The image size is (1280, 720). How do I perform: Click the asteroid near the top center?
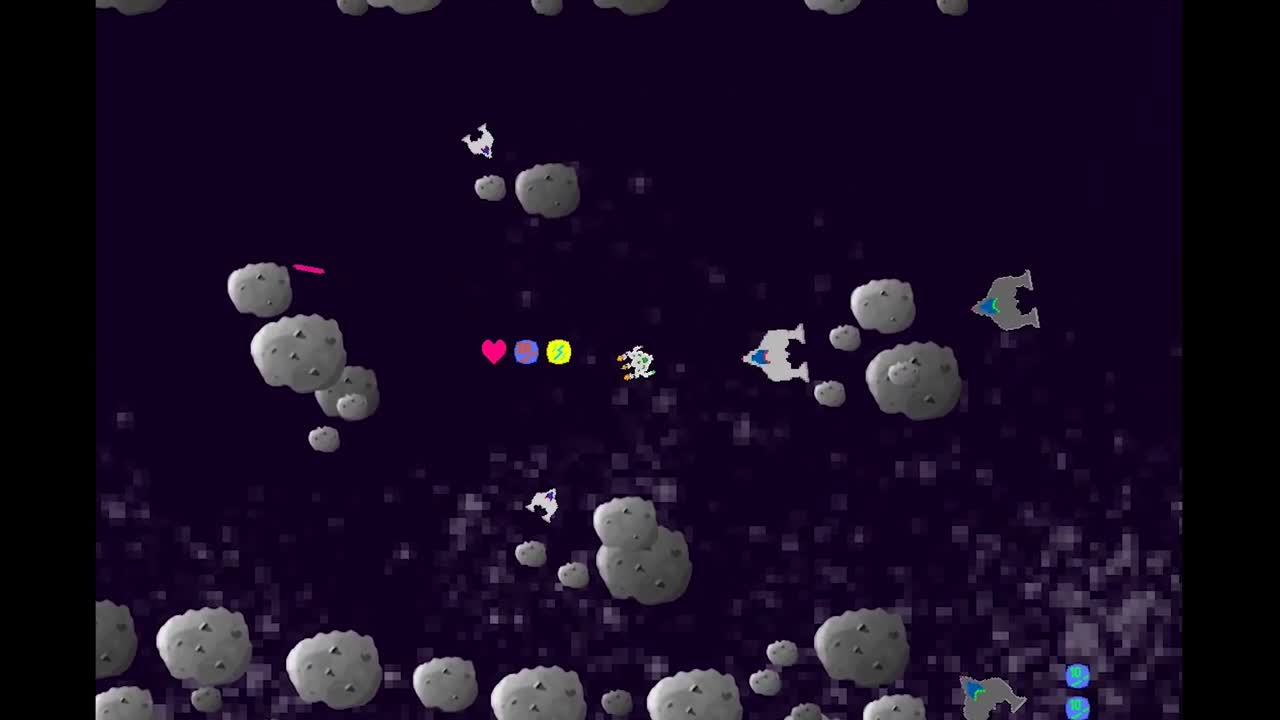click(x=548, y=189)
